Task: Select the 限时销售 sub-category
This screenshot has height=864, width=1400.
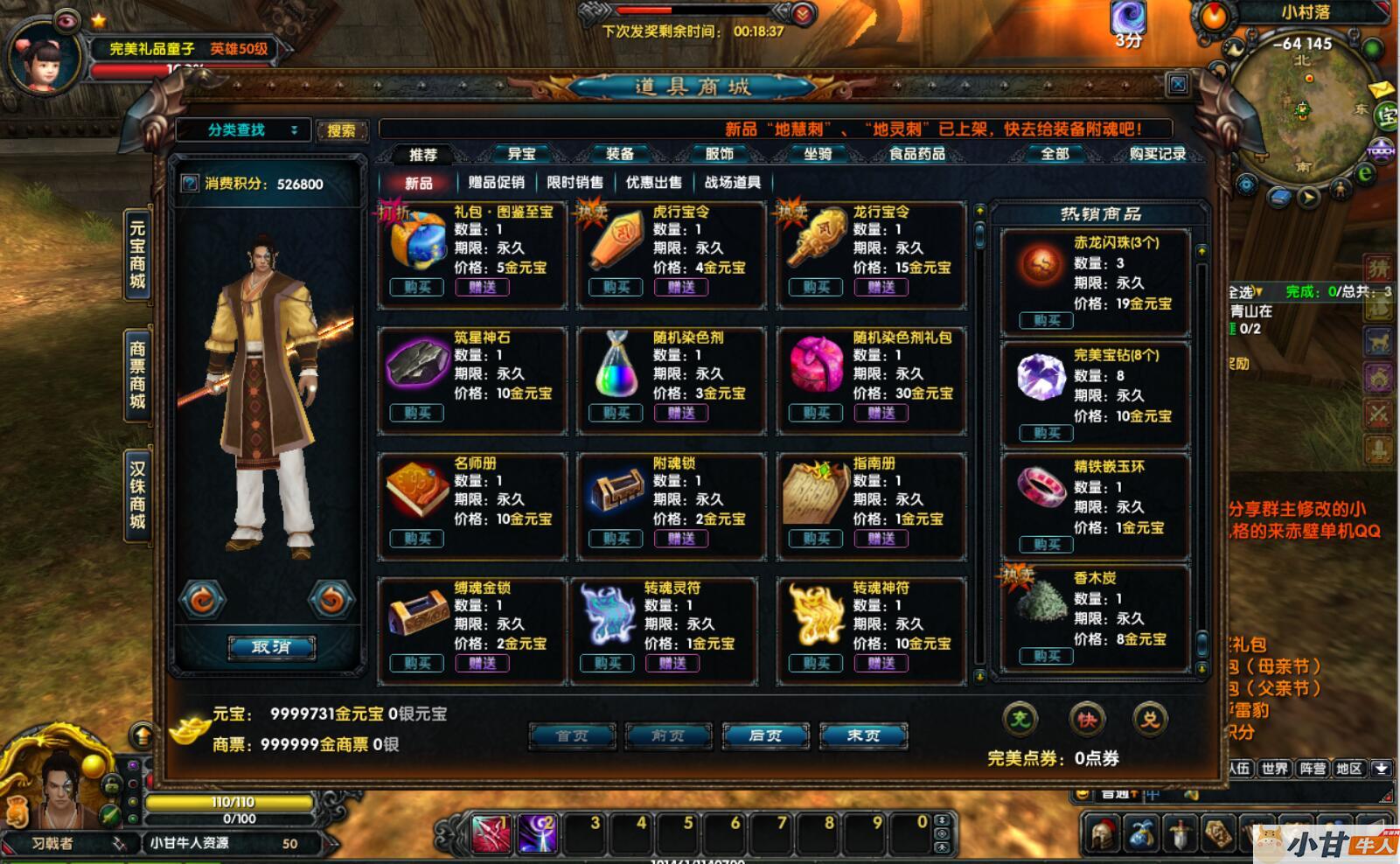Action: pyautogui.click(x=575, y=182)
